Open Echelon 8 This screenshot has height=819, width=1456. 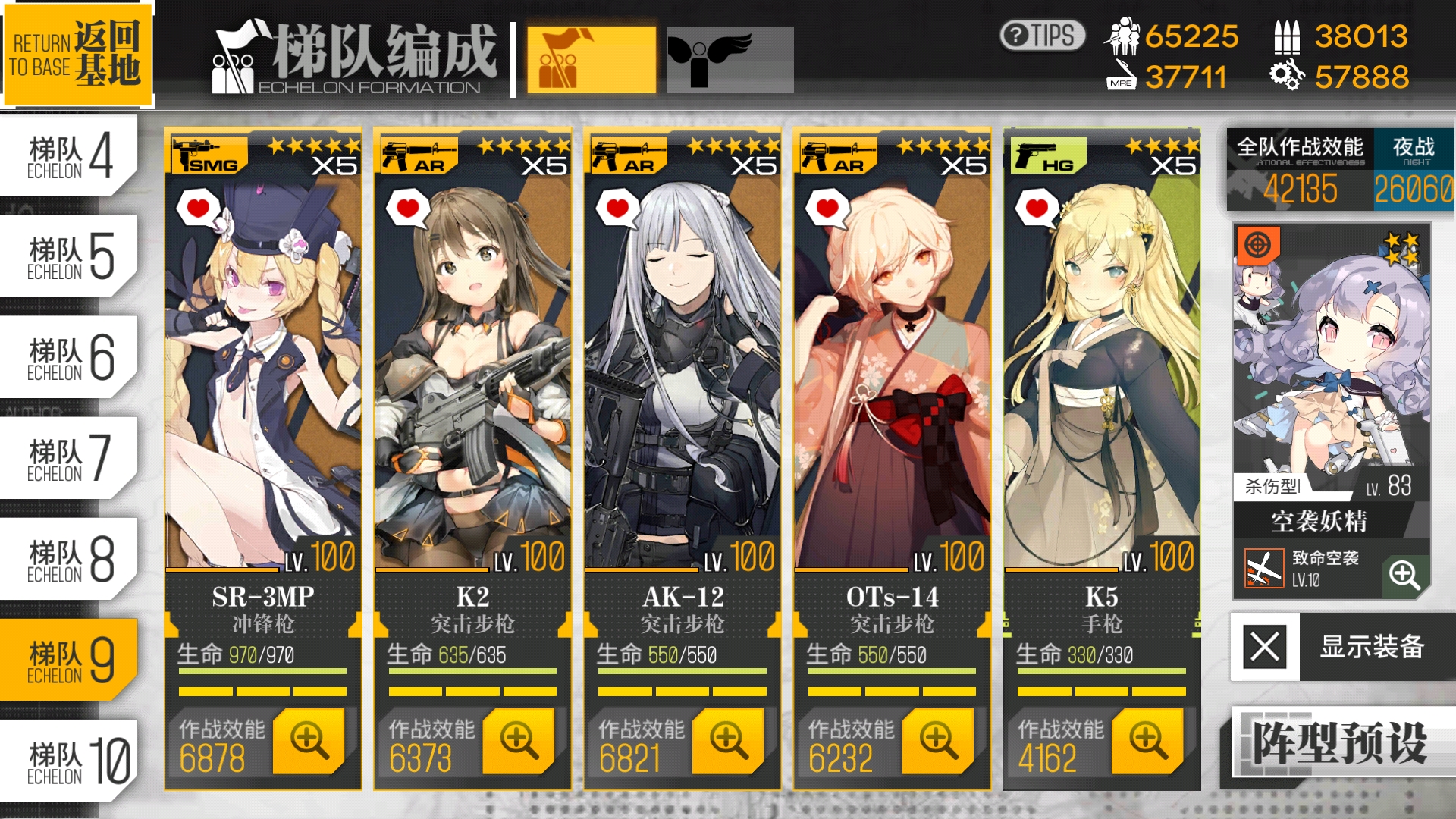point(68,559)
